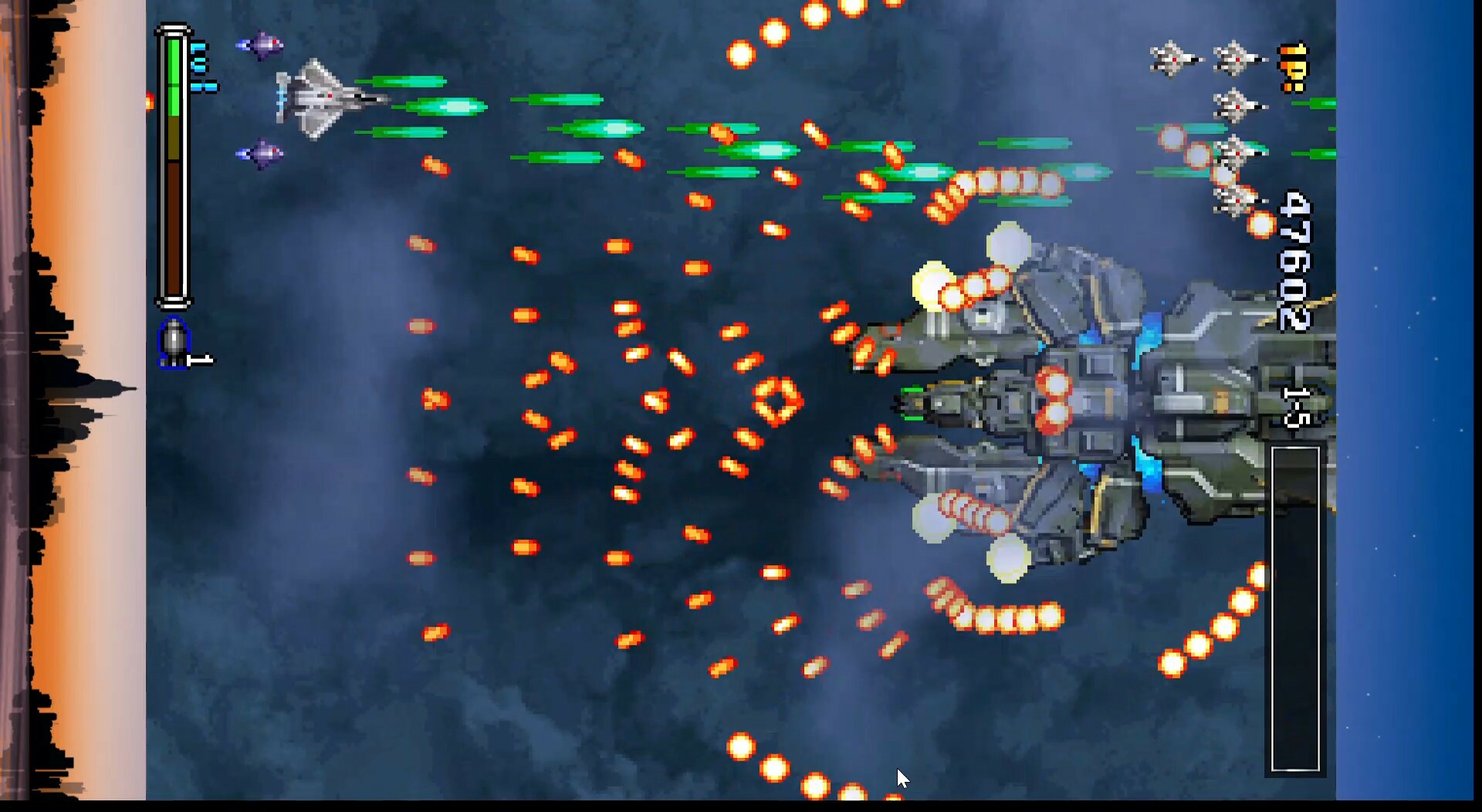
Task: Click the diamond-shaped orange bullet cluster
Action: coord(780,398)
